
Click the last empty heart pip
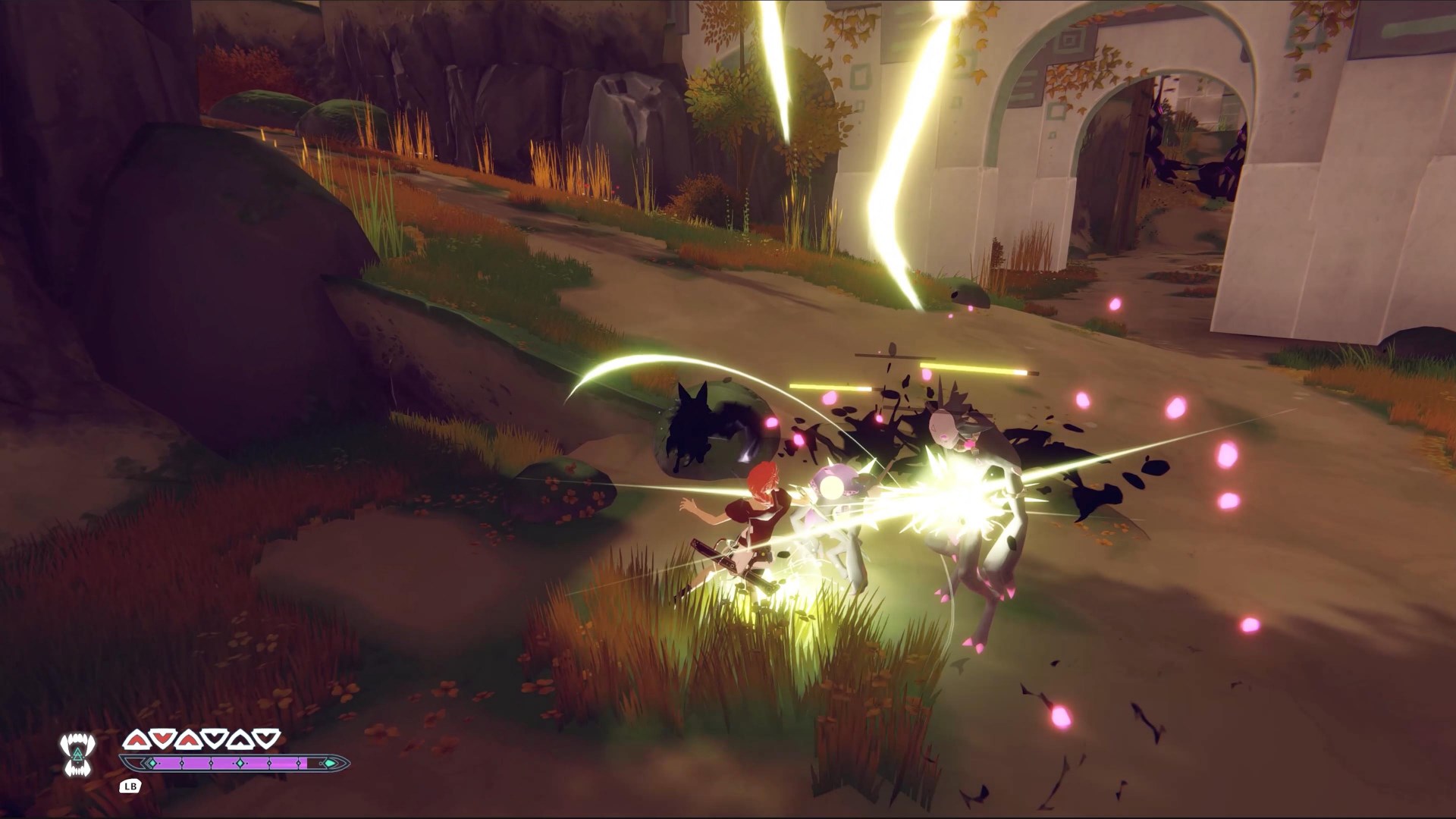(x=265, y=739)
